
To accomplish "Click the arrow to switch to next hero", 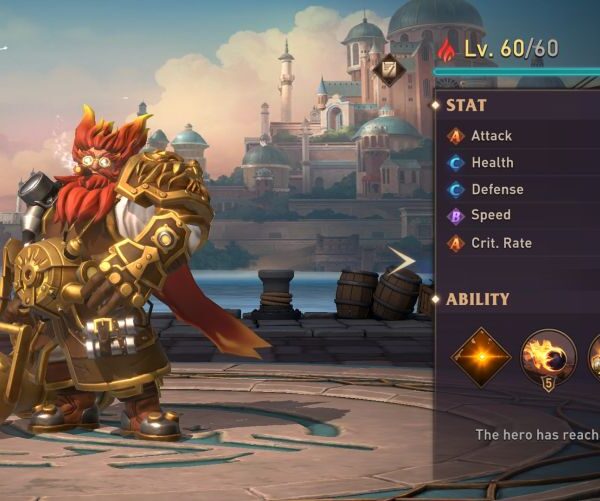I will (402, 261).
